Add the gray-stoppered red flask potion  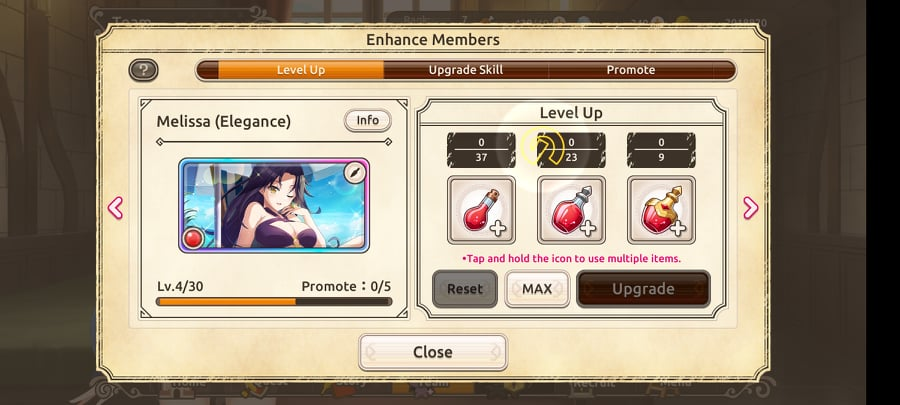[571, 210]
